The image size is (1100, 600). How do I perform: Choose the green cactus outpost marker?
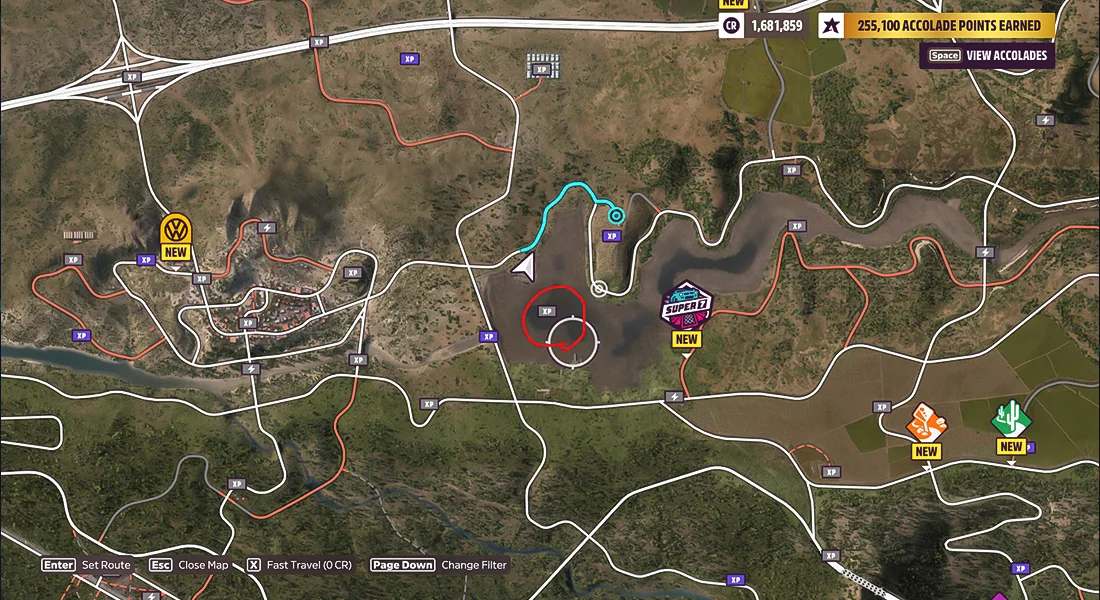1011,418
